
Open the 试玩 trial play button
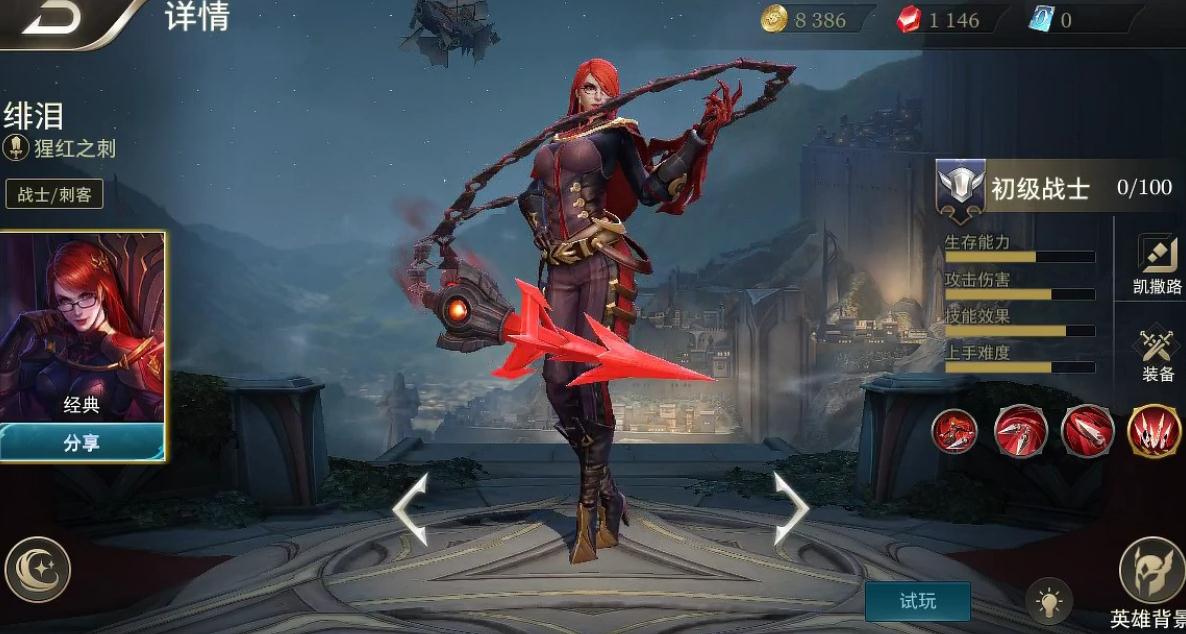(x=917, y=601)
